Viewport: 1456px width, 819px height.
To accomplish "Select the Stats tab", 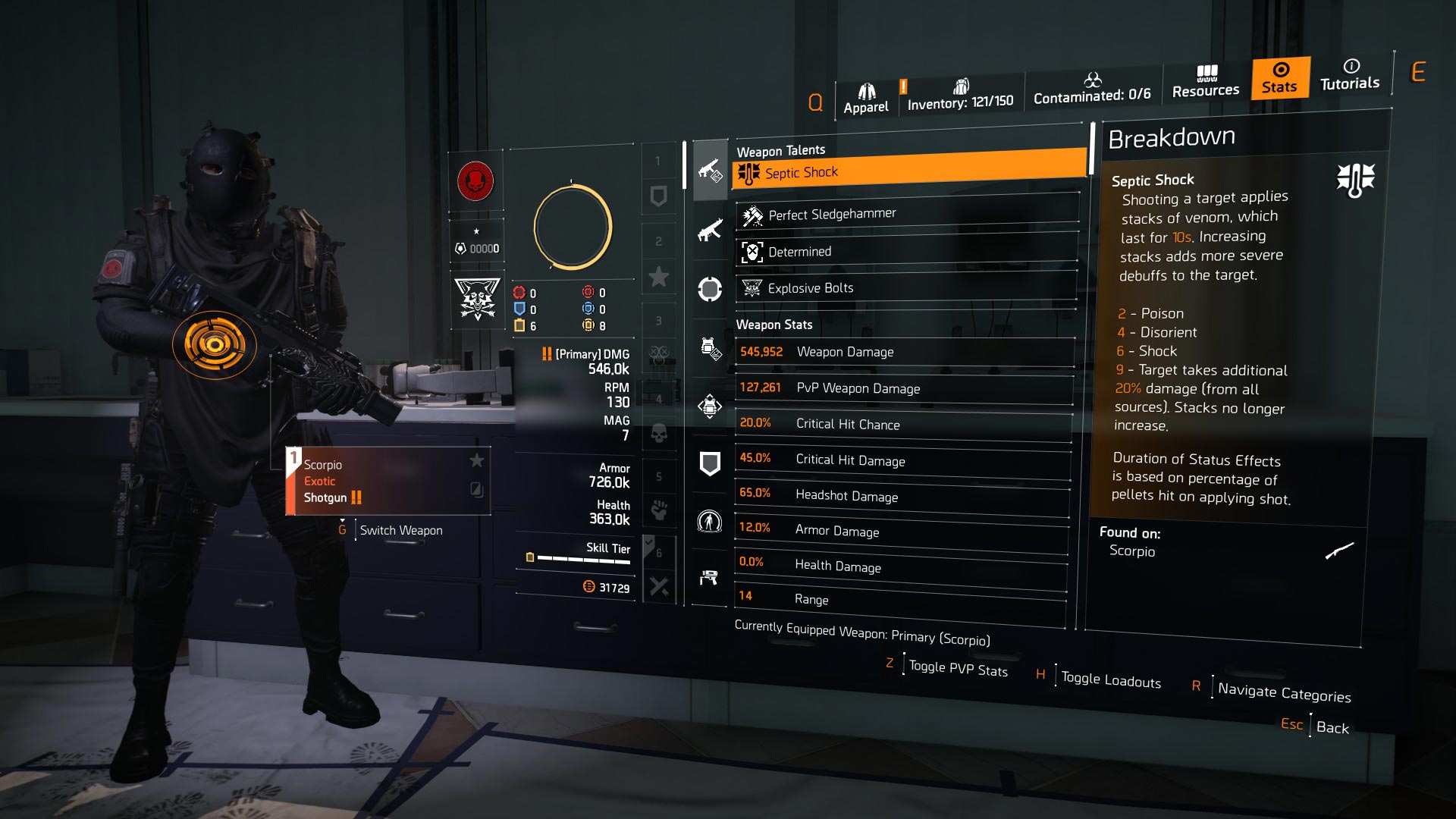I will [1280, 78].
